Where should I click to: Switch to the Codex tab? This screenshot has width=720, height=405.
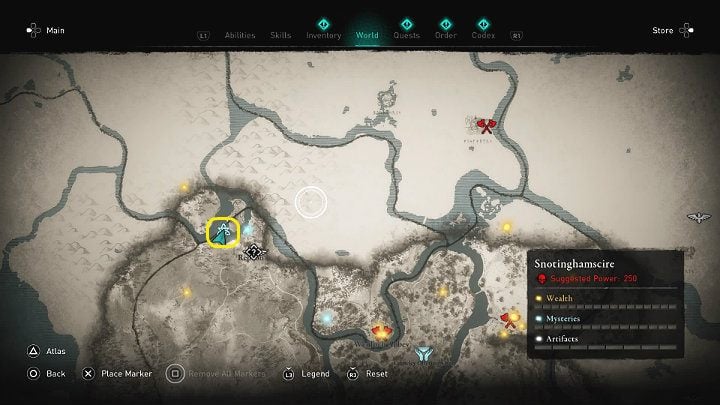point(482,36)
